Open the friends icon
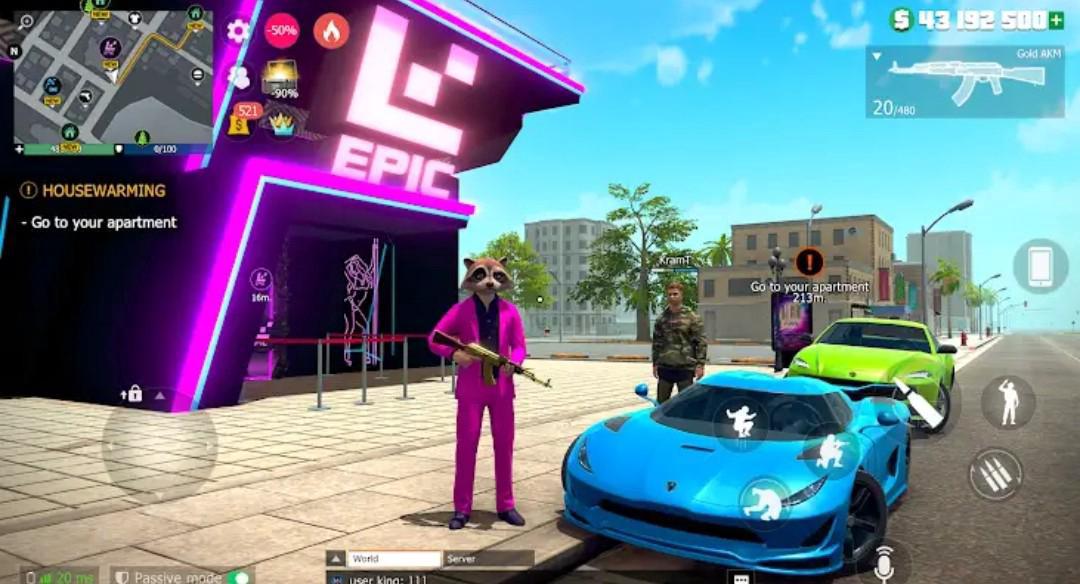The image size is (1080, 584). (x=239, y=76)
